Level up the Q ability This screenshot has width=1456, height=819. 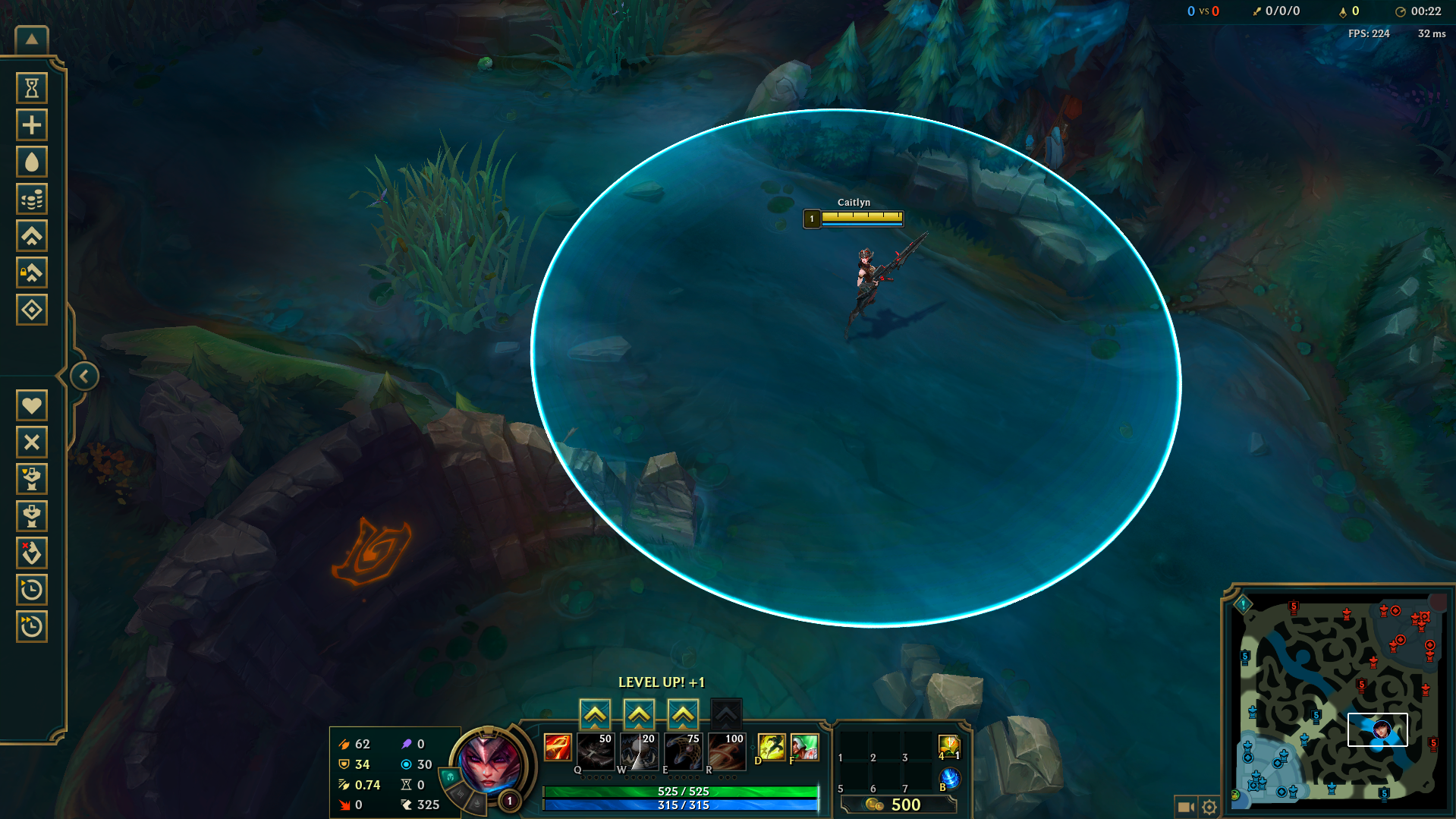tap(596, 713)
